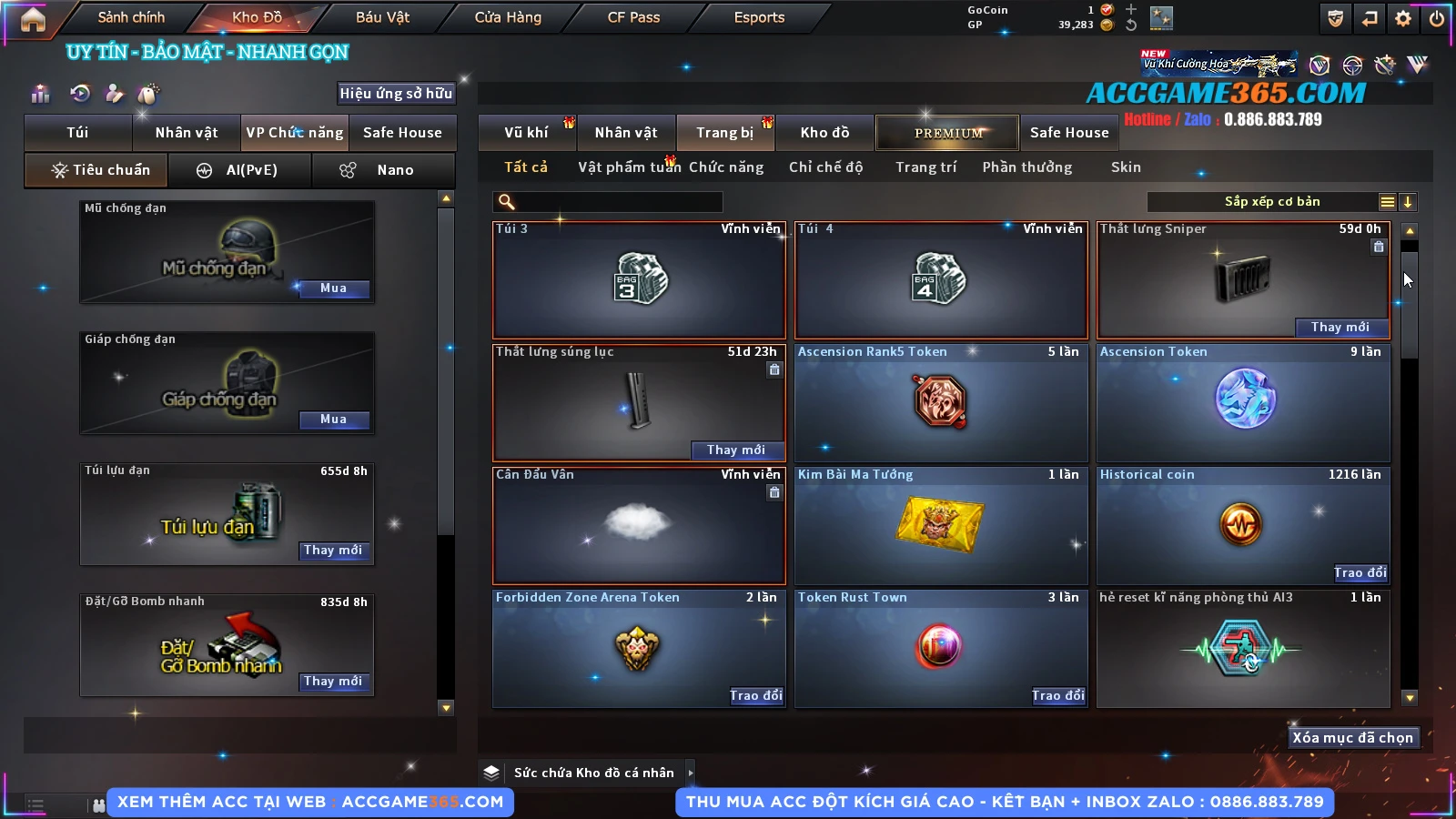Screen dimensions: 1456x819
Task: Choose the Skin subcategory
Action: [1126, 167]
